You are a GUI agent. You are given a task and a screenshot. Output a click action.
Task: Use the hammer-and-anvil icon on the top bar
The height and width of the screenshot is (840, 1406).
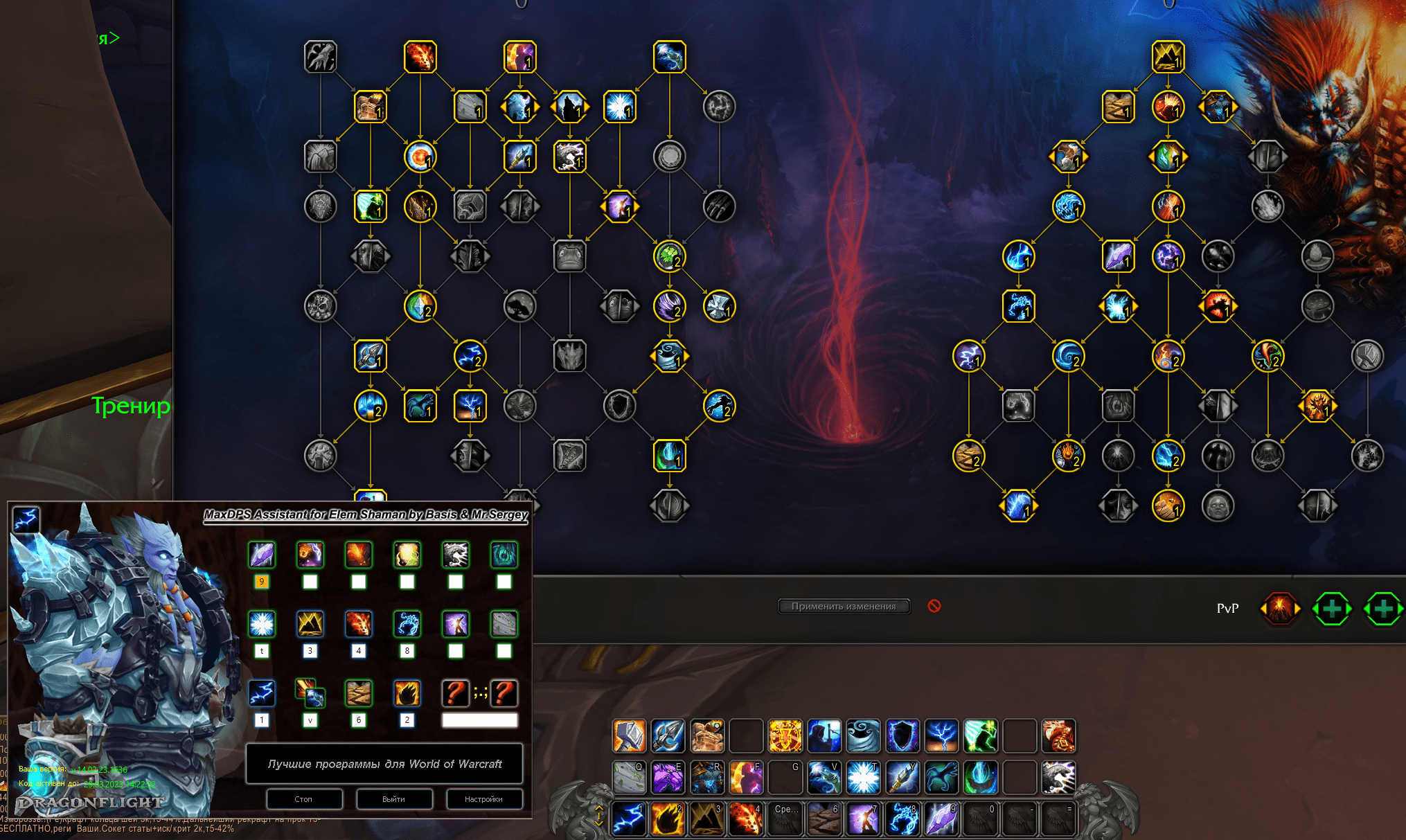629,735
